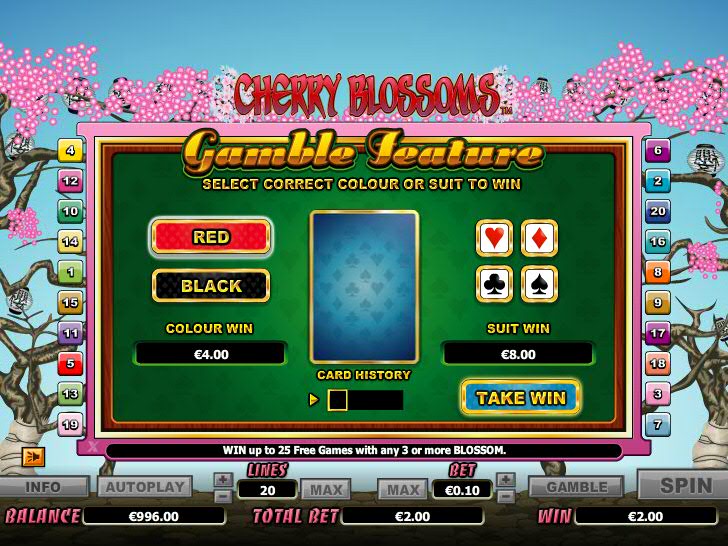The image size is (728, 546).
Task: Choose the RED colour option
Action: (x=211, y=237)
